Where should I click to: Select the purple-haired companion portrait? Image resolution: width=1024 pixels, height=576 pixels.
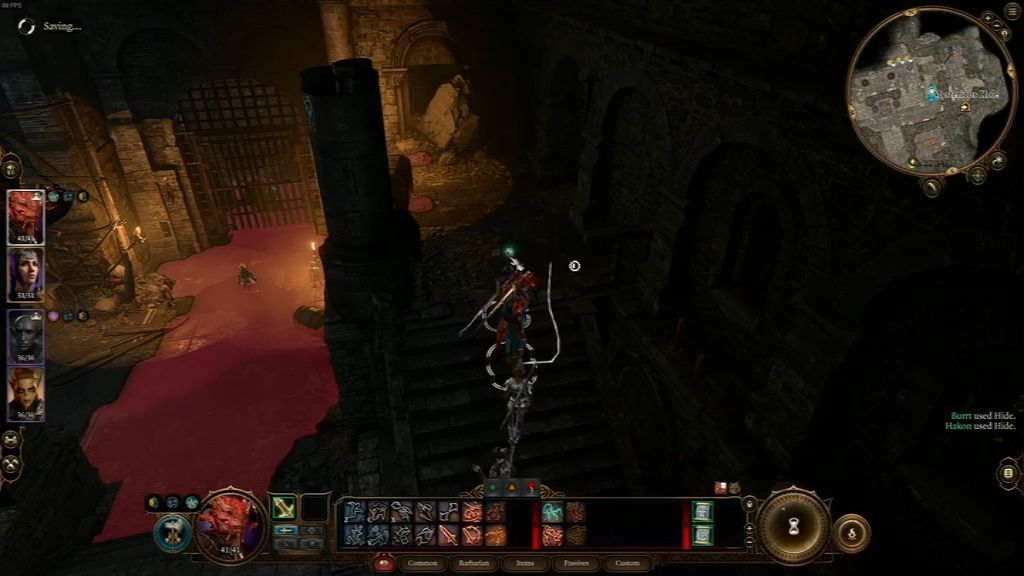pos(25,274)
